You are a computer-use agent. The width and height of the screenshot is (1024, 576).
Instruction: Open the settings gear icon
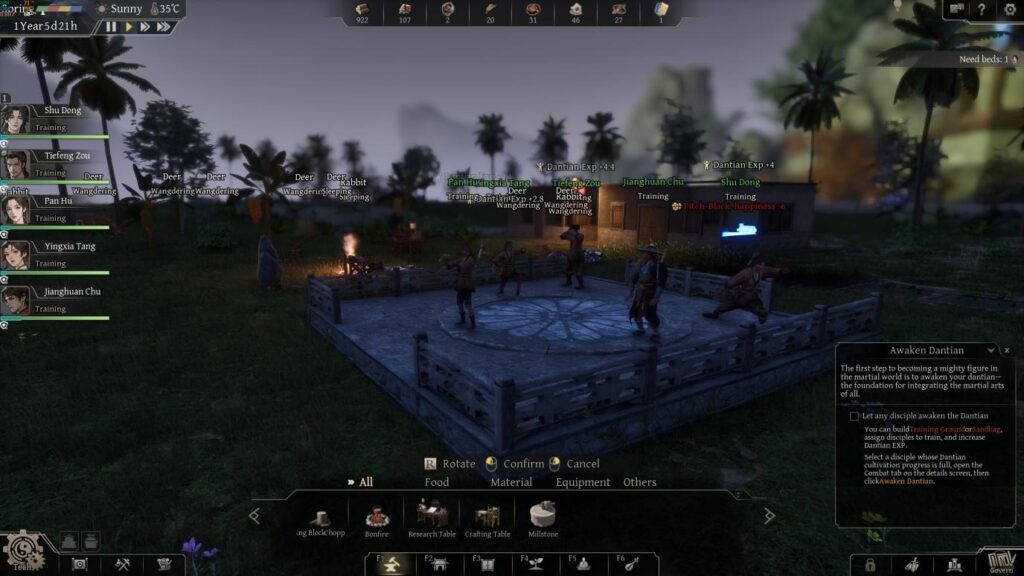pos(1009,9)
